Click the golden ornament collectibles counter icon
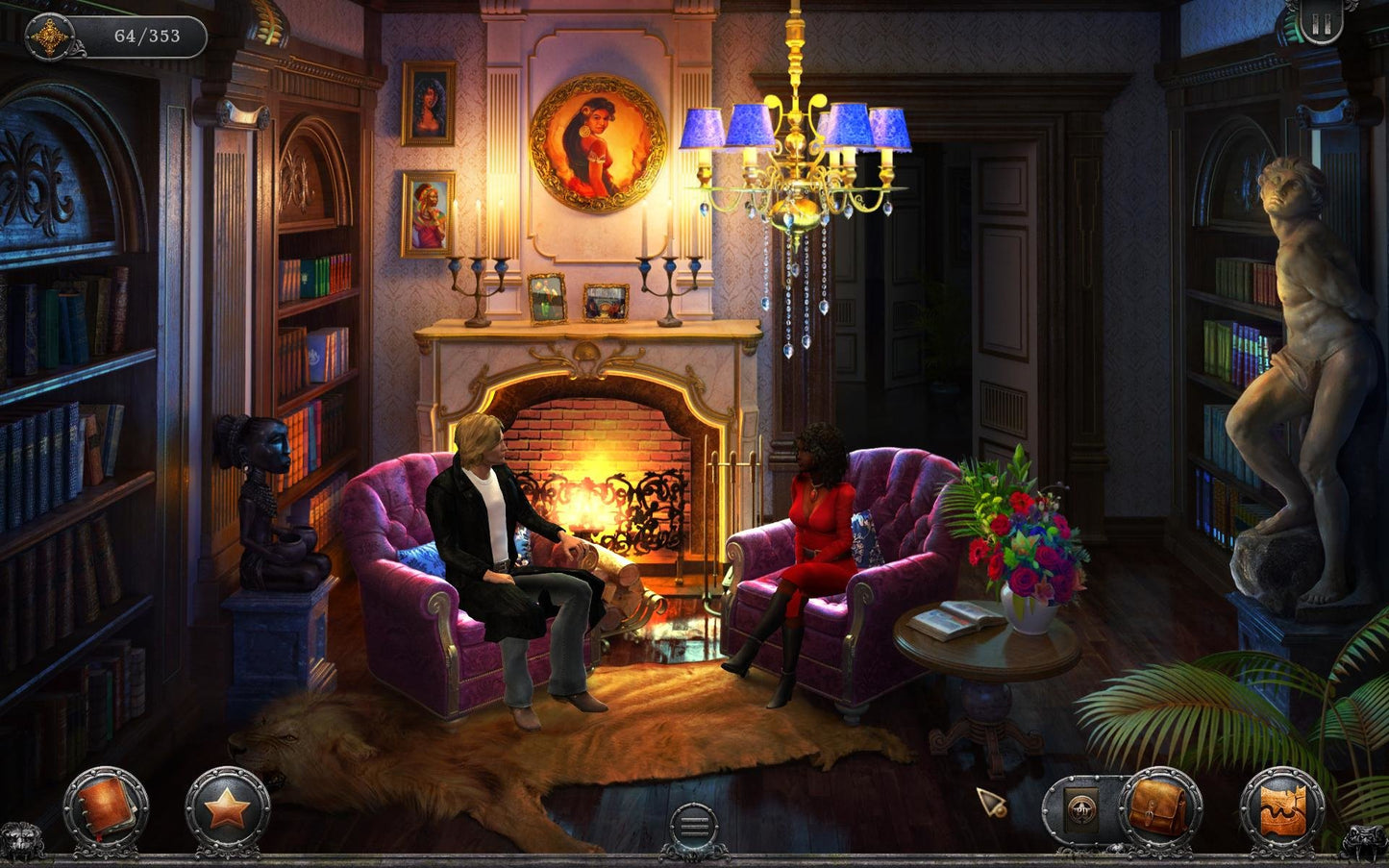This screenshot has height=868, width=1389. pos(48,37)
